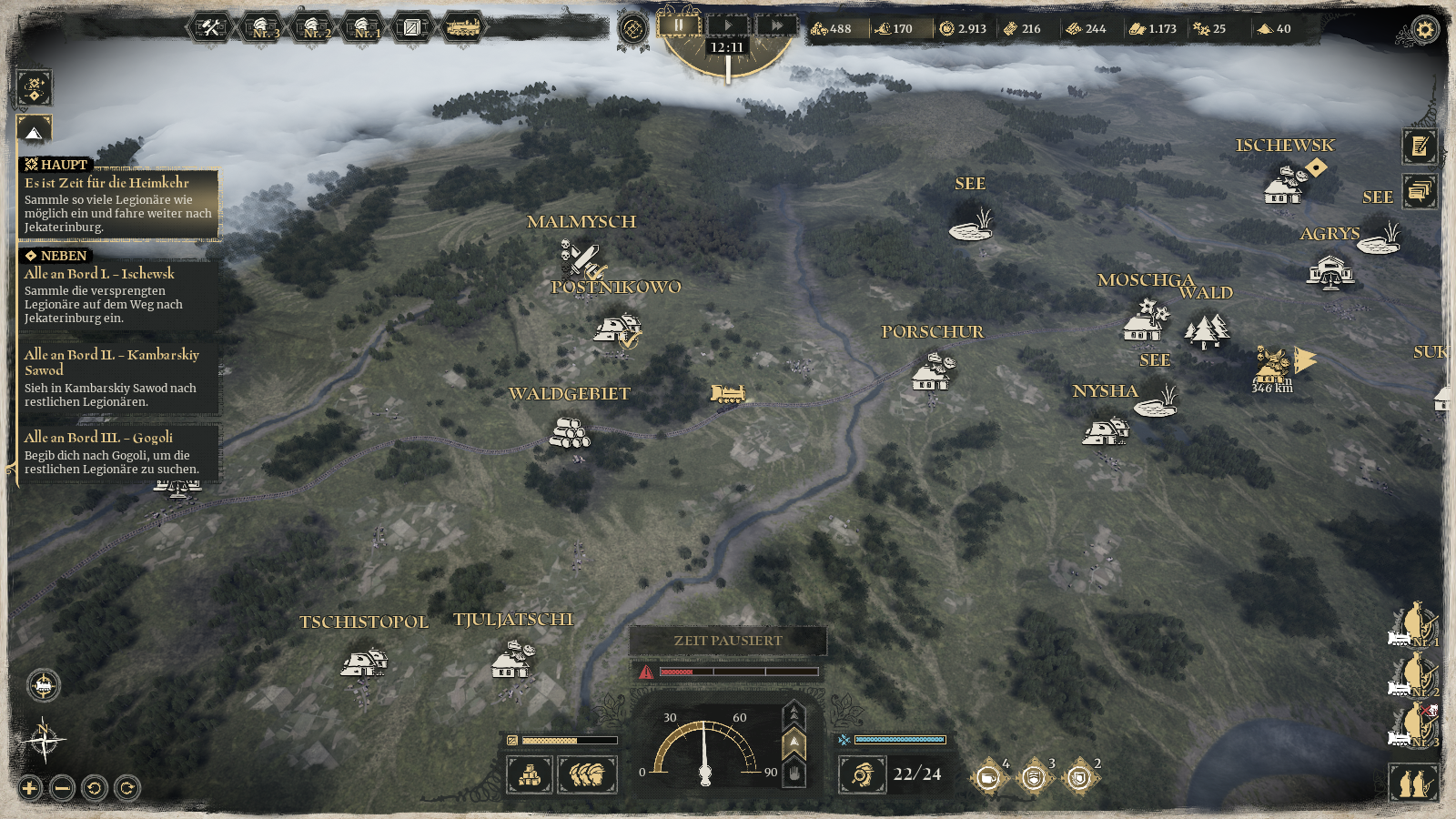The width and height of the screenshot is (1456, 819).
Task: Enable the double-chevron full speed throttle
Action: click(x=795, y=714)
